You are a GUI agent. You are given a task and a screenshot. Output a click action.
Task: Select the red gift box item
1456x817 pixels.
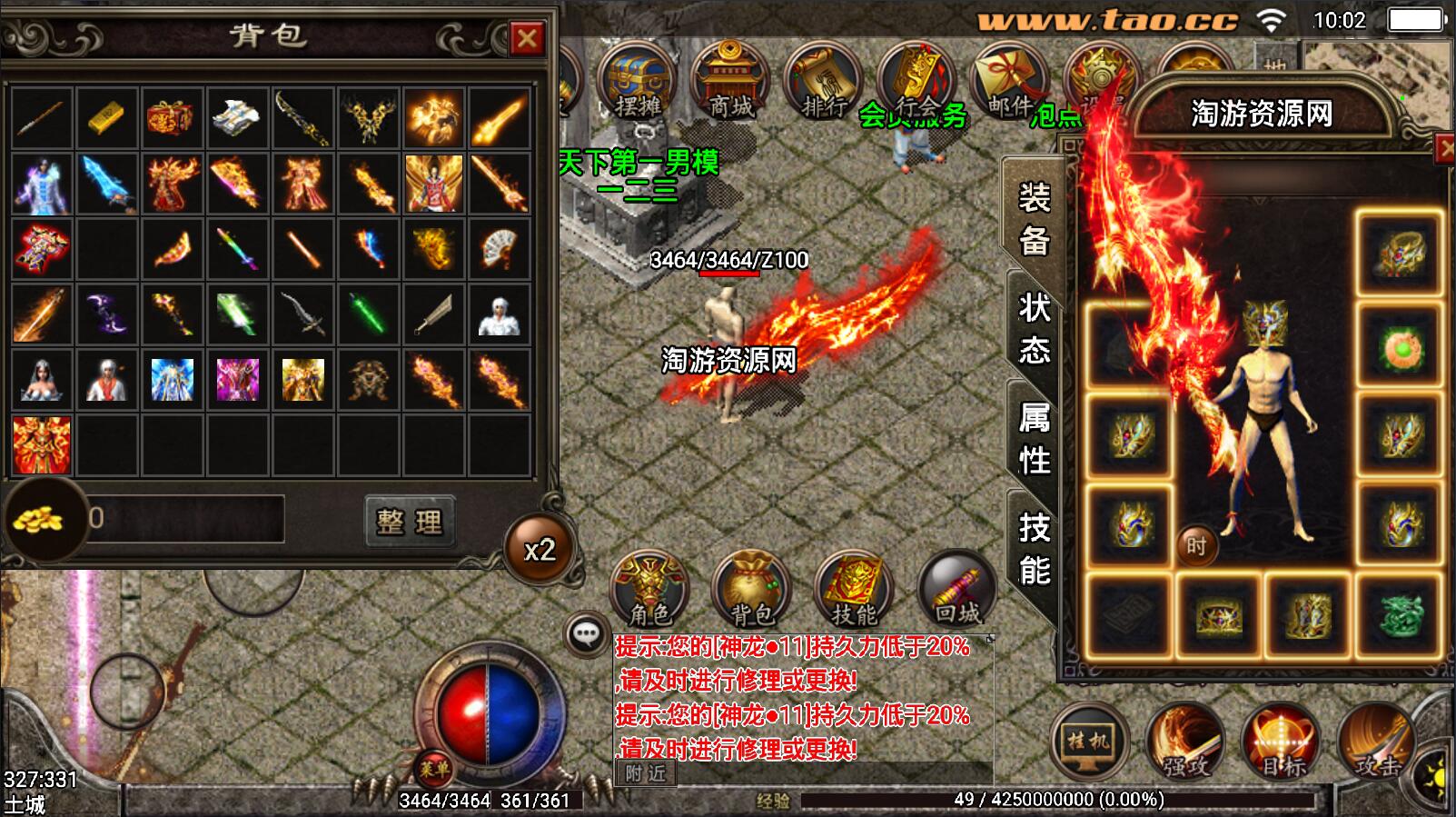tap(173, 117)
